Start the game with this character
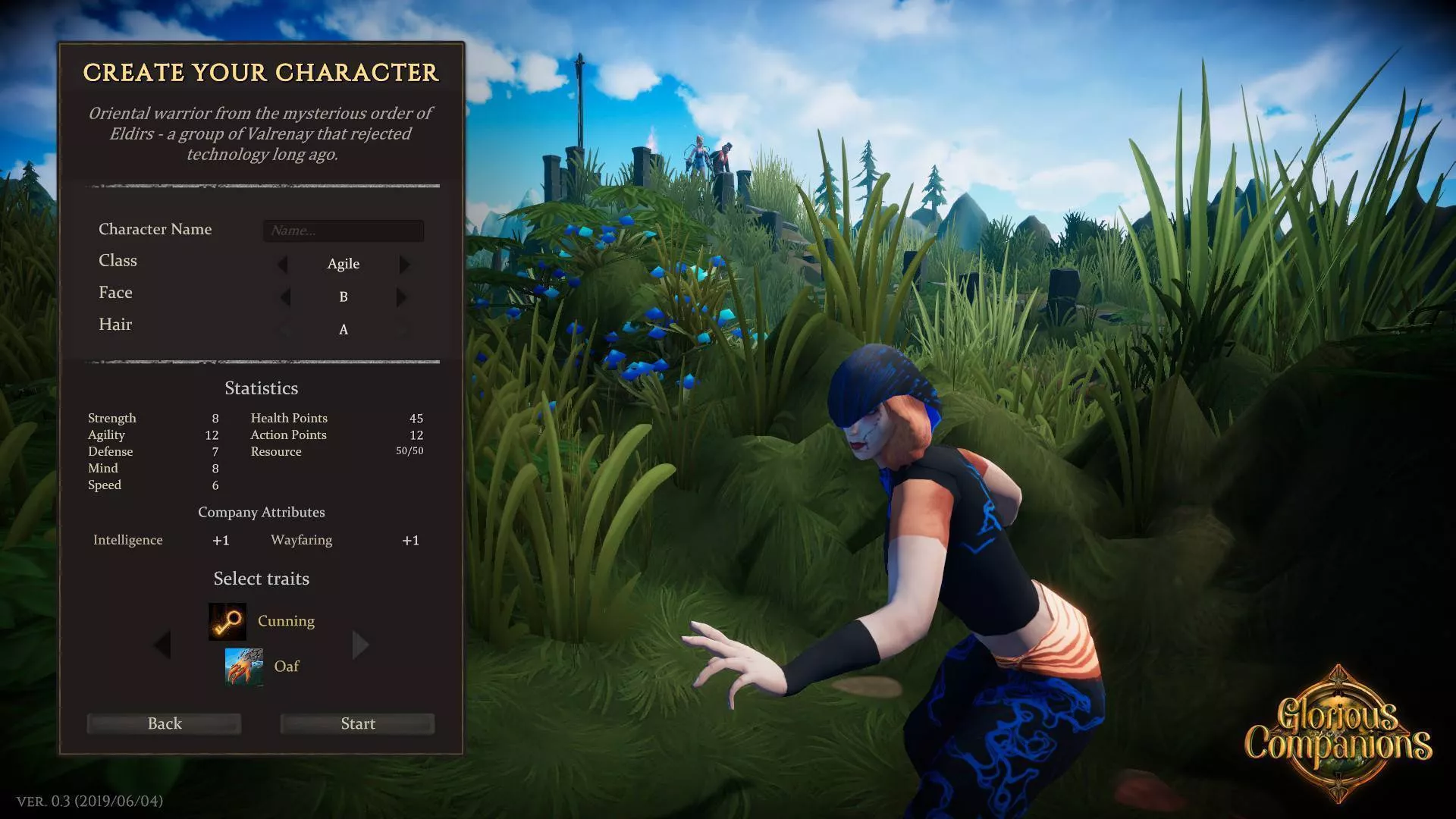The width and height of the screenshot is (1456, 819). (357, 724)
